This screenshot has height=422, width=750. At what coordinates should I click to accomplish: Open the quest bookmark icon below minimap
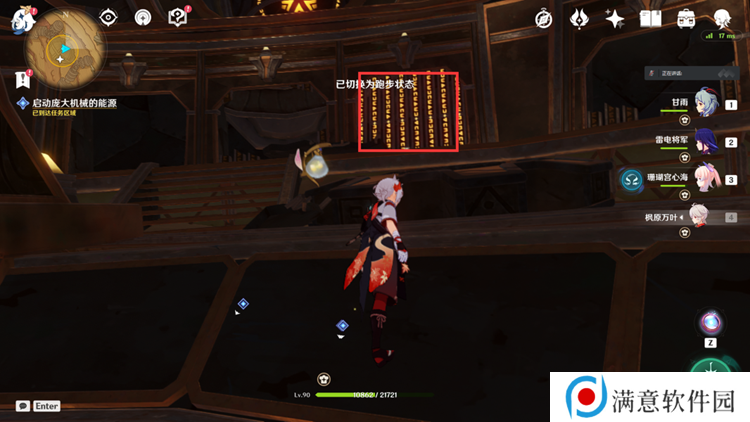[22, 80]
